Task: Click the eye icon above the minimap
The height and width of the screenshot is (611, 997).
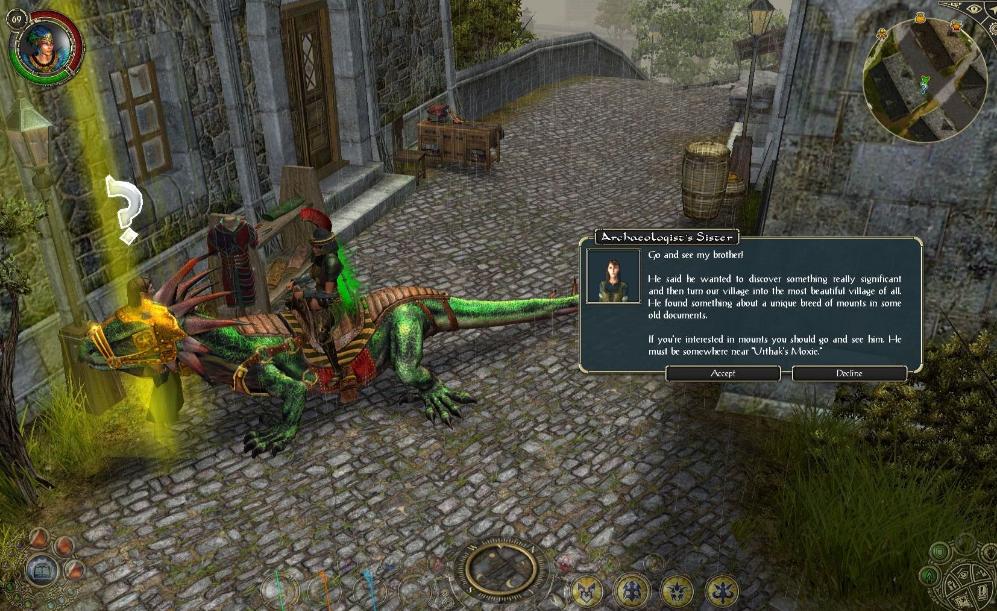Action: (975, 8)
